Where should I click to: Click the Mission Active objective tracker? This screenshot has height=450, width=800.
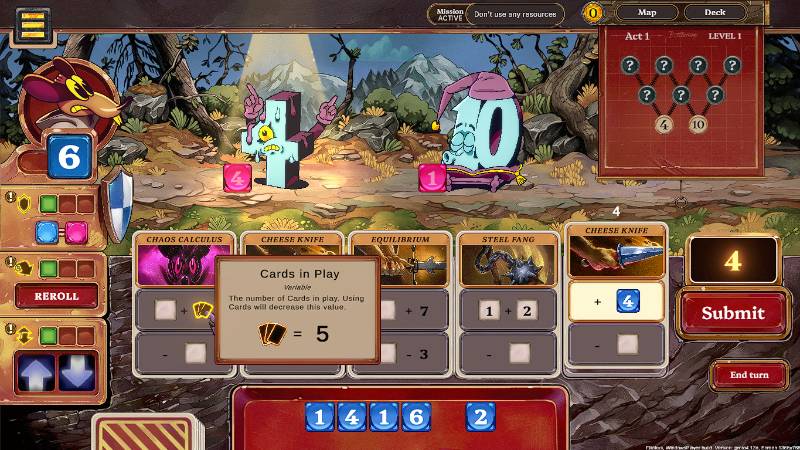447,14
